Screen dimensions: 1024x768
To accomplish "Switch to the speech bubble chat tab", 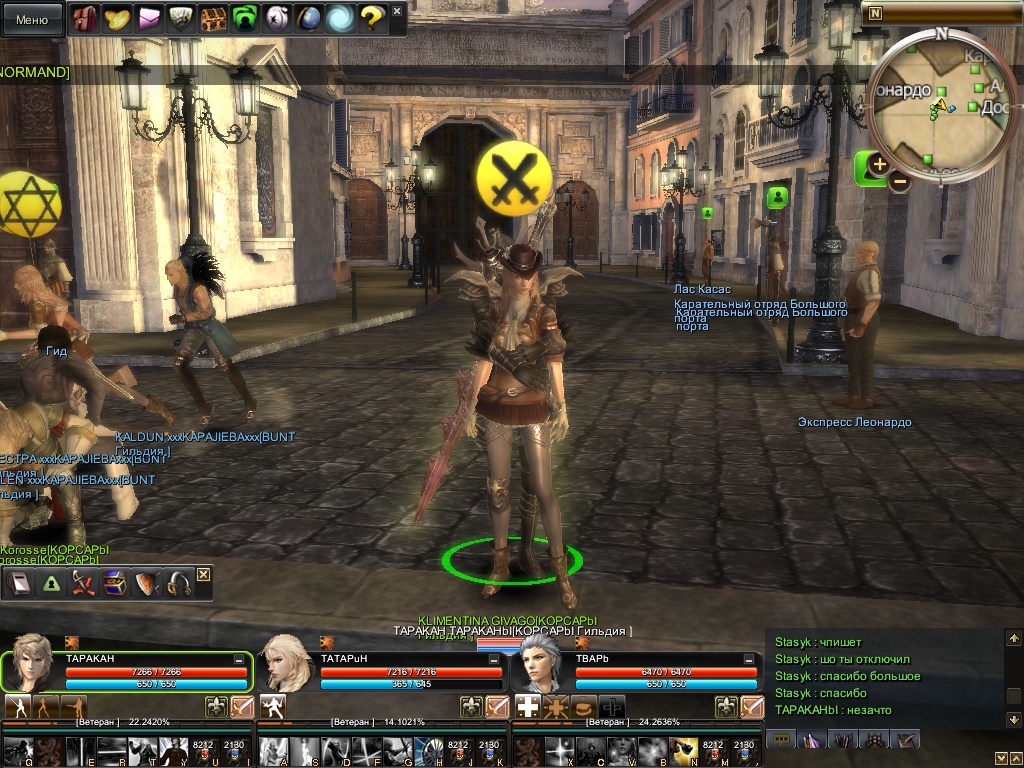I will point(781,739).
